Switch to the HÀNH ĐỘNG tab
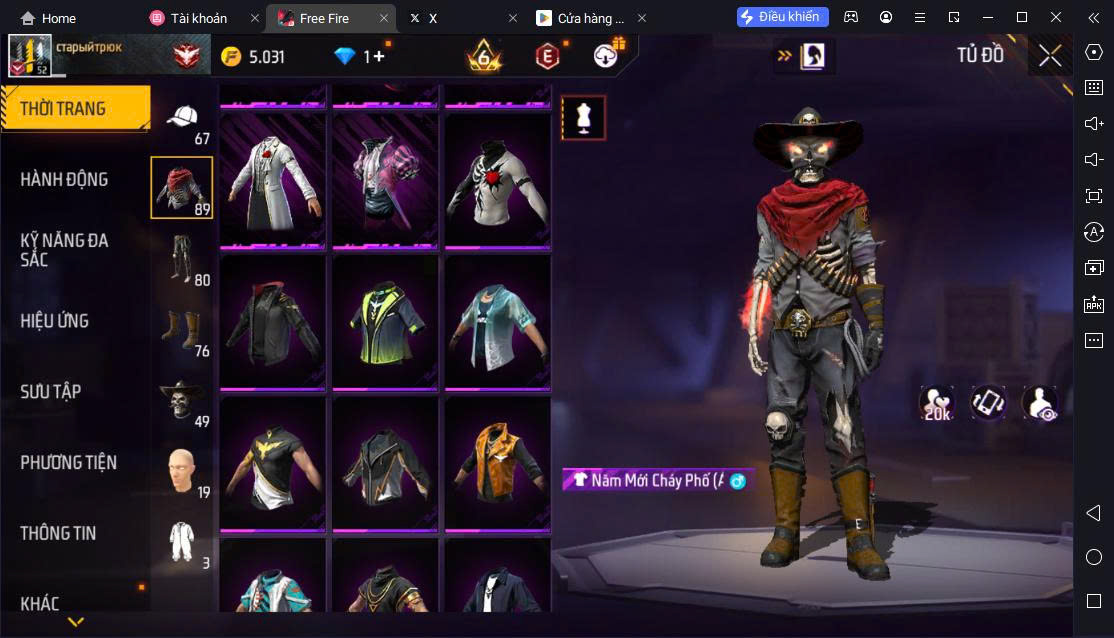This screenshot has height=638, width=1114. [x=64, y=180]
